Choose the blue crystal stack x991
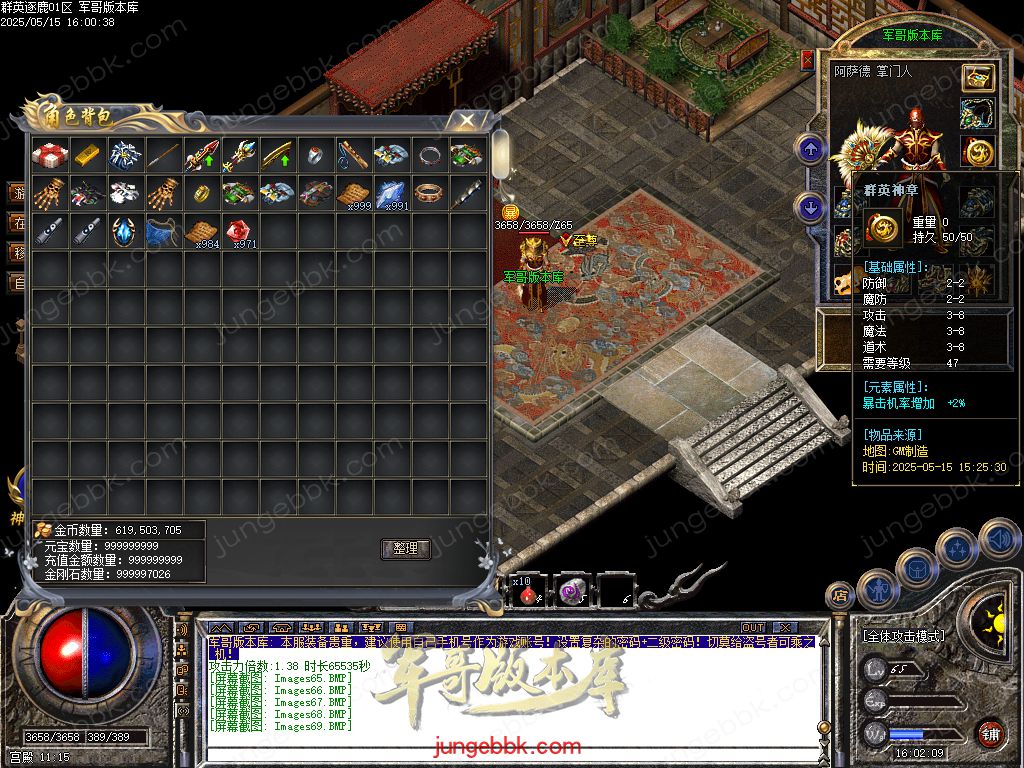The height and width of the screenshot is (768, 1024). pos(391,194)
